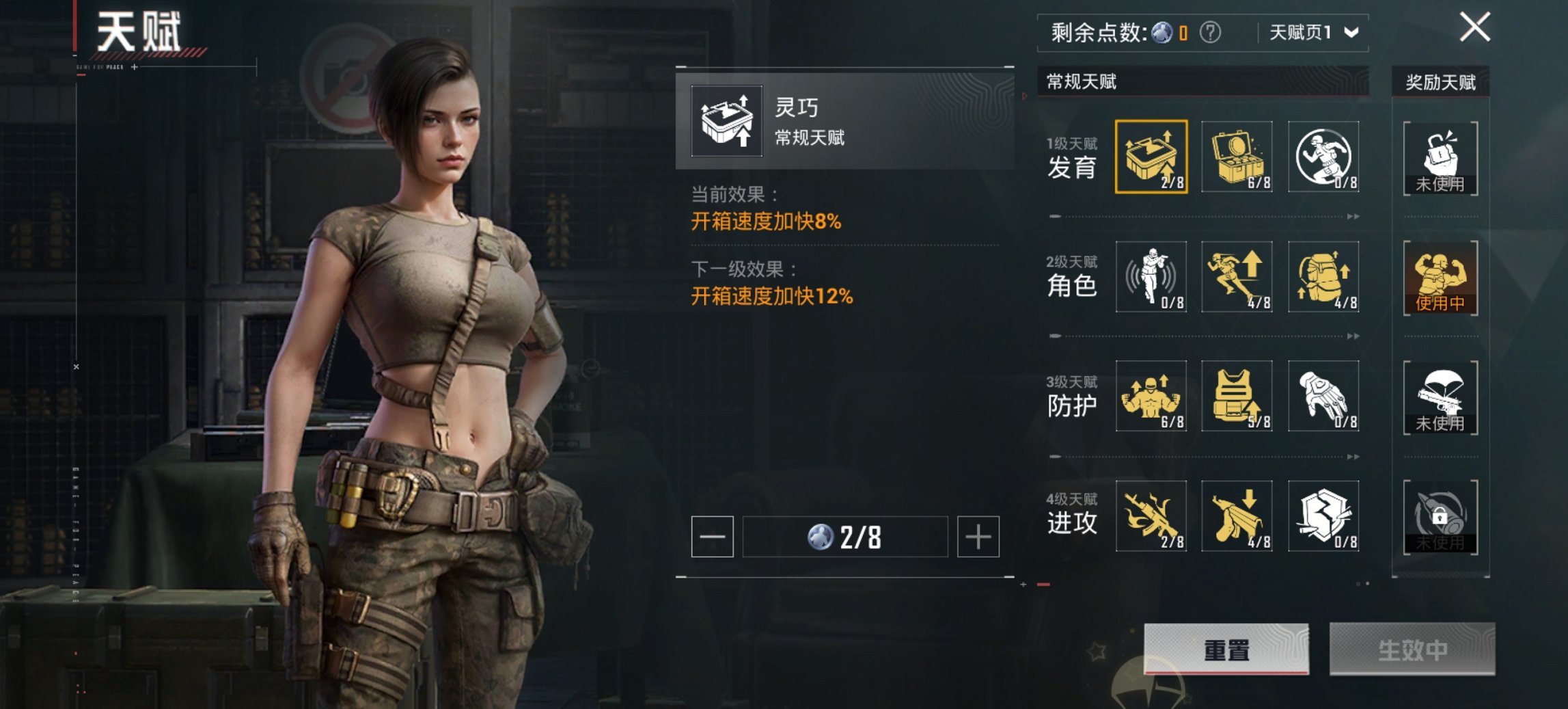Add a point with the plus button

pyautogui.click(x=978, y=537)
